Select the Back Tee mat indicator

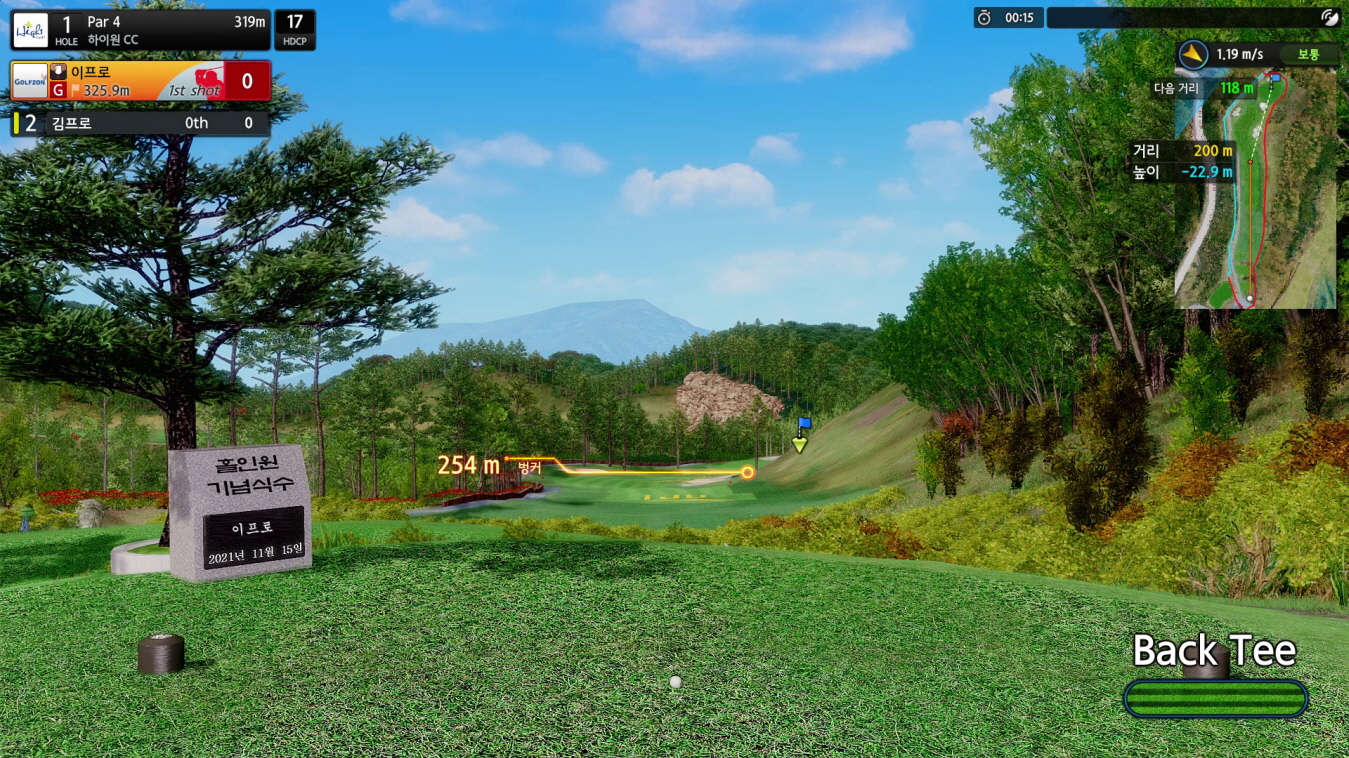point(1215,697)
